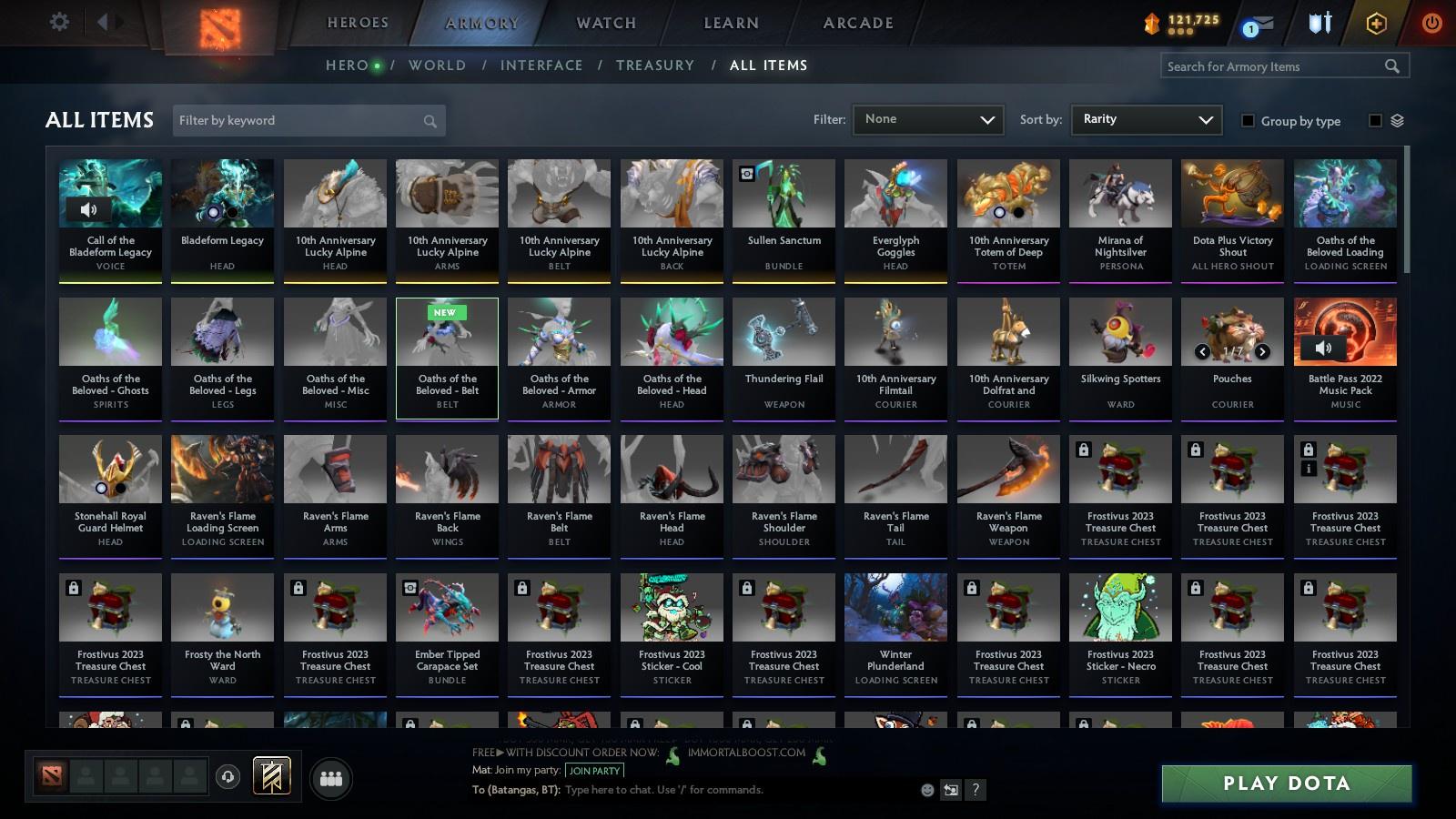Viewport: 1456px width, 819px height.
Task: Open the WATCH menu in the top bar
Action: [603, 23]
